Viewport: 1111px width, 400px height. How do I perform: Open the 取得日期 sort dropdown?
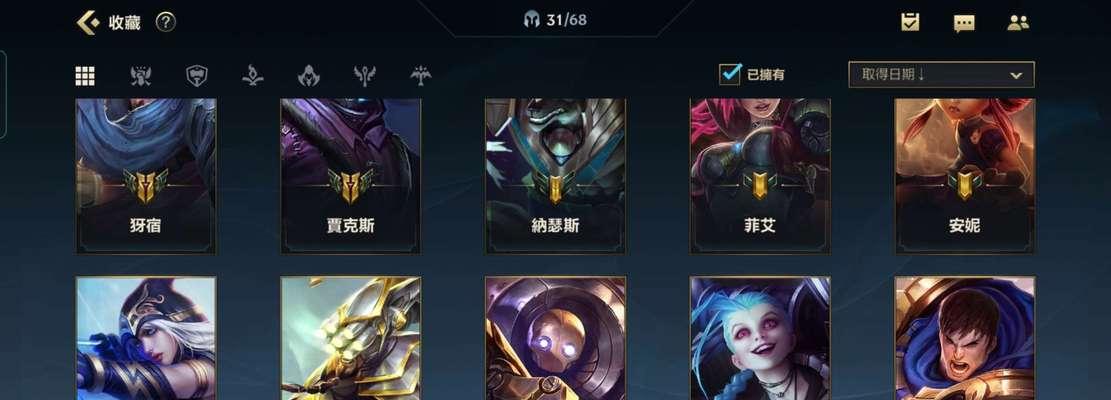(x=941, y=75)
